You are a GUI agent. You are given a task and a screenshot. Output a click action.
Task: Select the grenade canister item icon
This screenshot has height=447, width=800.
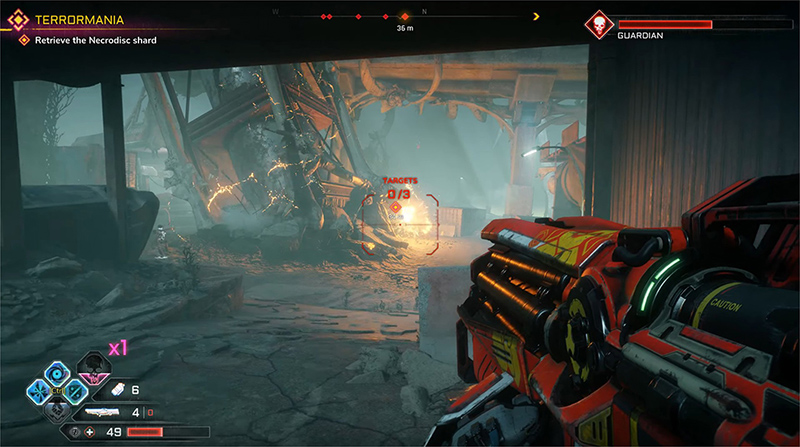point(116,390)
